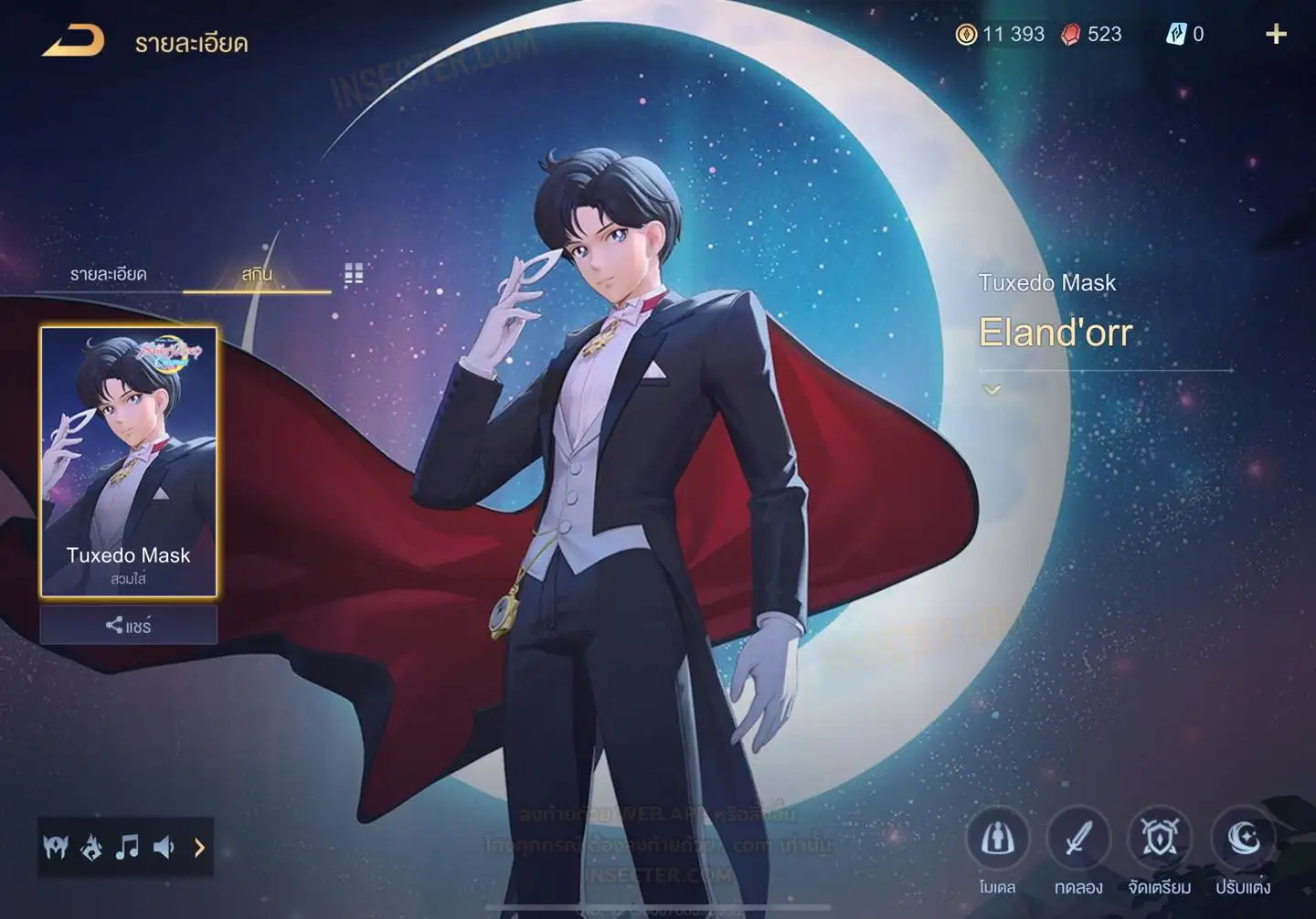The width and height of the screenshot is (1316, 919).
Task: Go back using the gold arrow
Action: [x=73, y=41]
